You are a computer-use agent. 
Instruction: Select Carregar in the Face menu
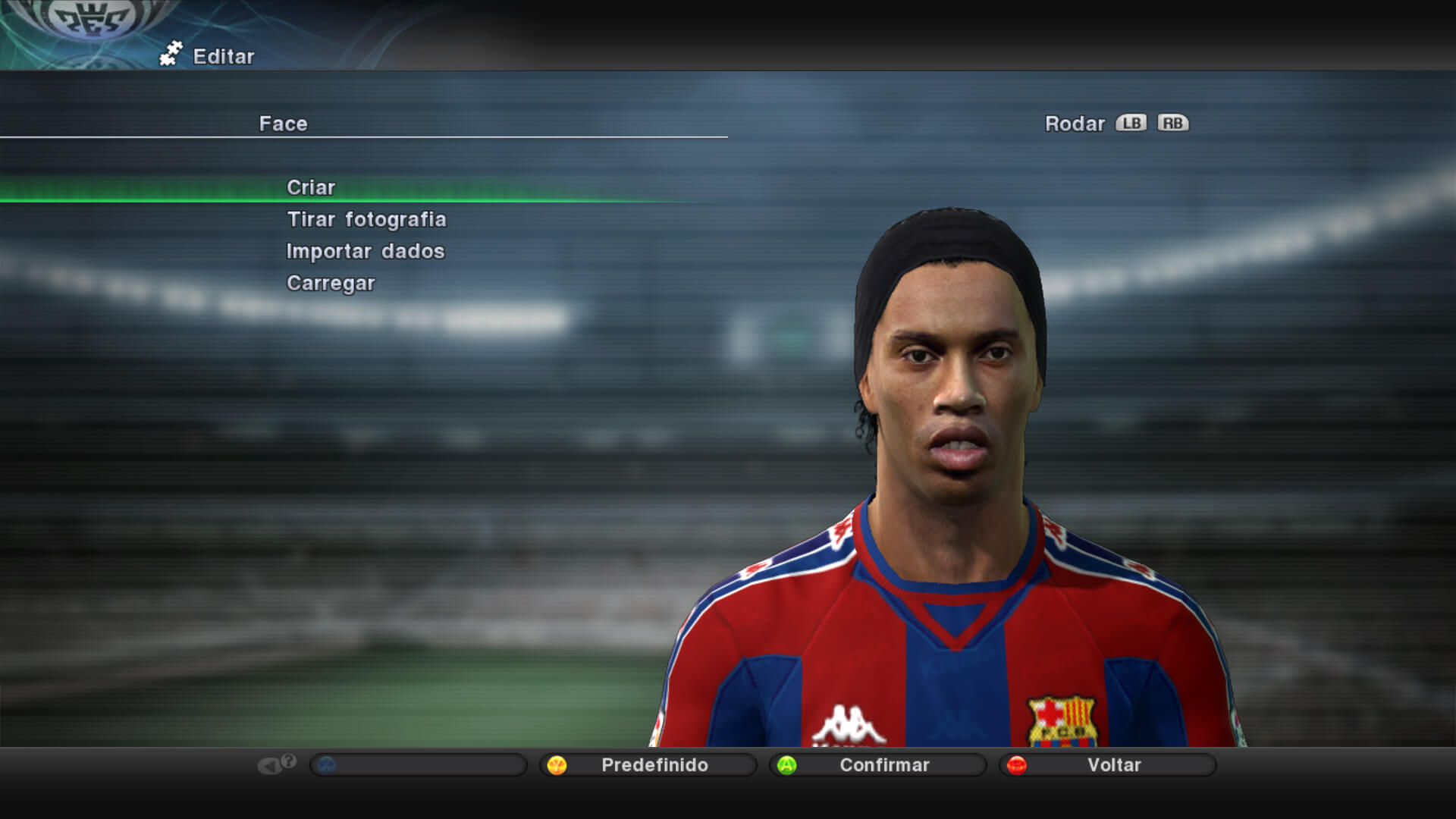click(331, 283)
